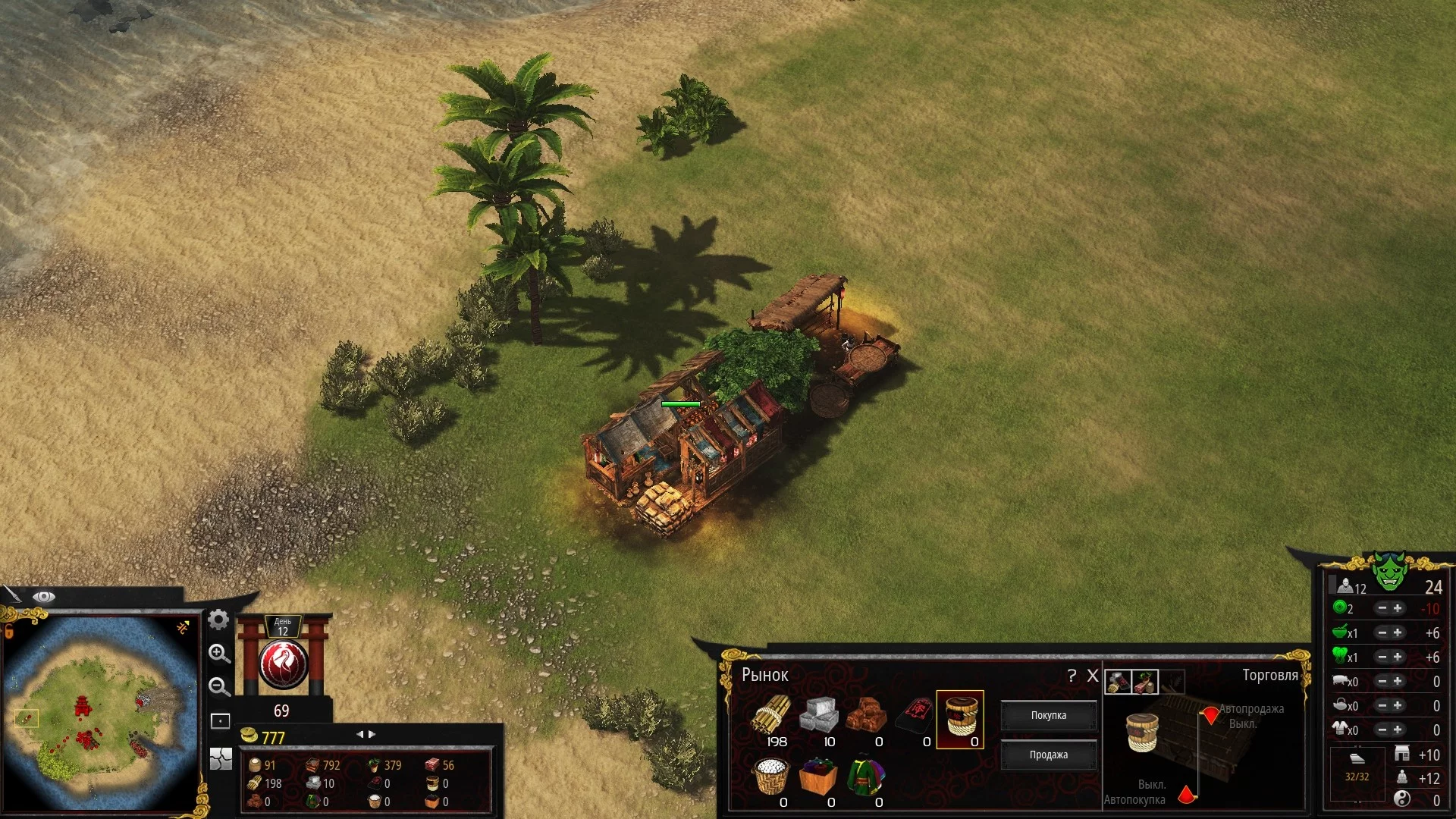This screenshot has height=819, width=1456.
Task: Toggle the eye visibility icon above minimap
Action: pyautogui.click(x=43, y=597)
